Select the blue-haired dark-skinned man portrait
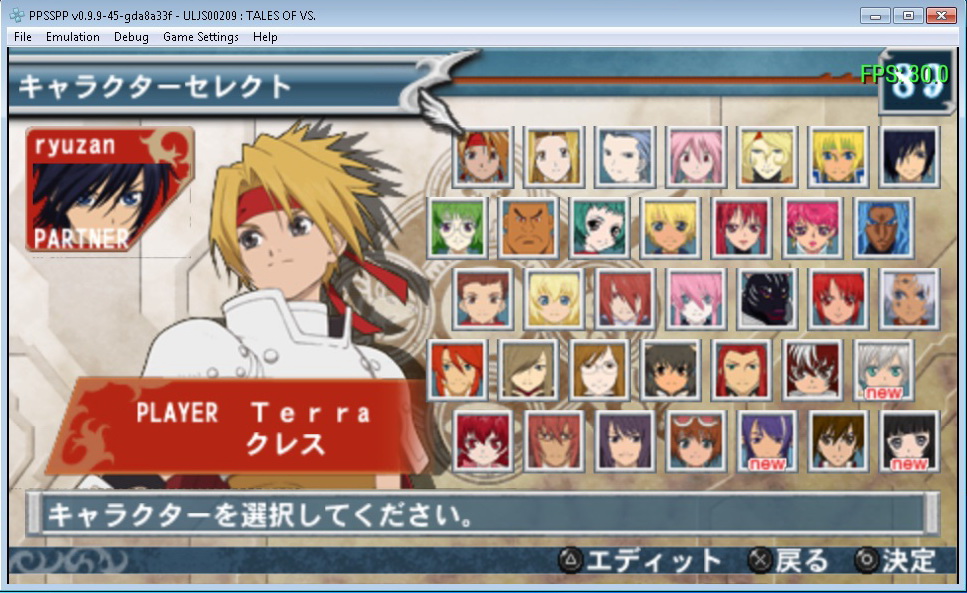Image resolution: width=967 pixels, height=593 pixels. 884,228
